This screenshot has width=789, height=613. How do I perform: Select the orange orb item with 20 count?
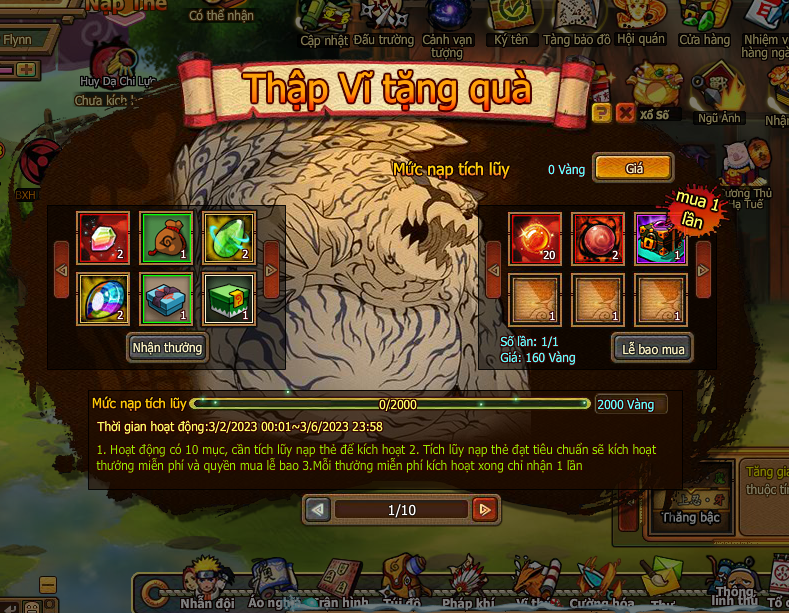(533, 237)
